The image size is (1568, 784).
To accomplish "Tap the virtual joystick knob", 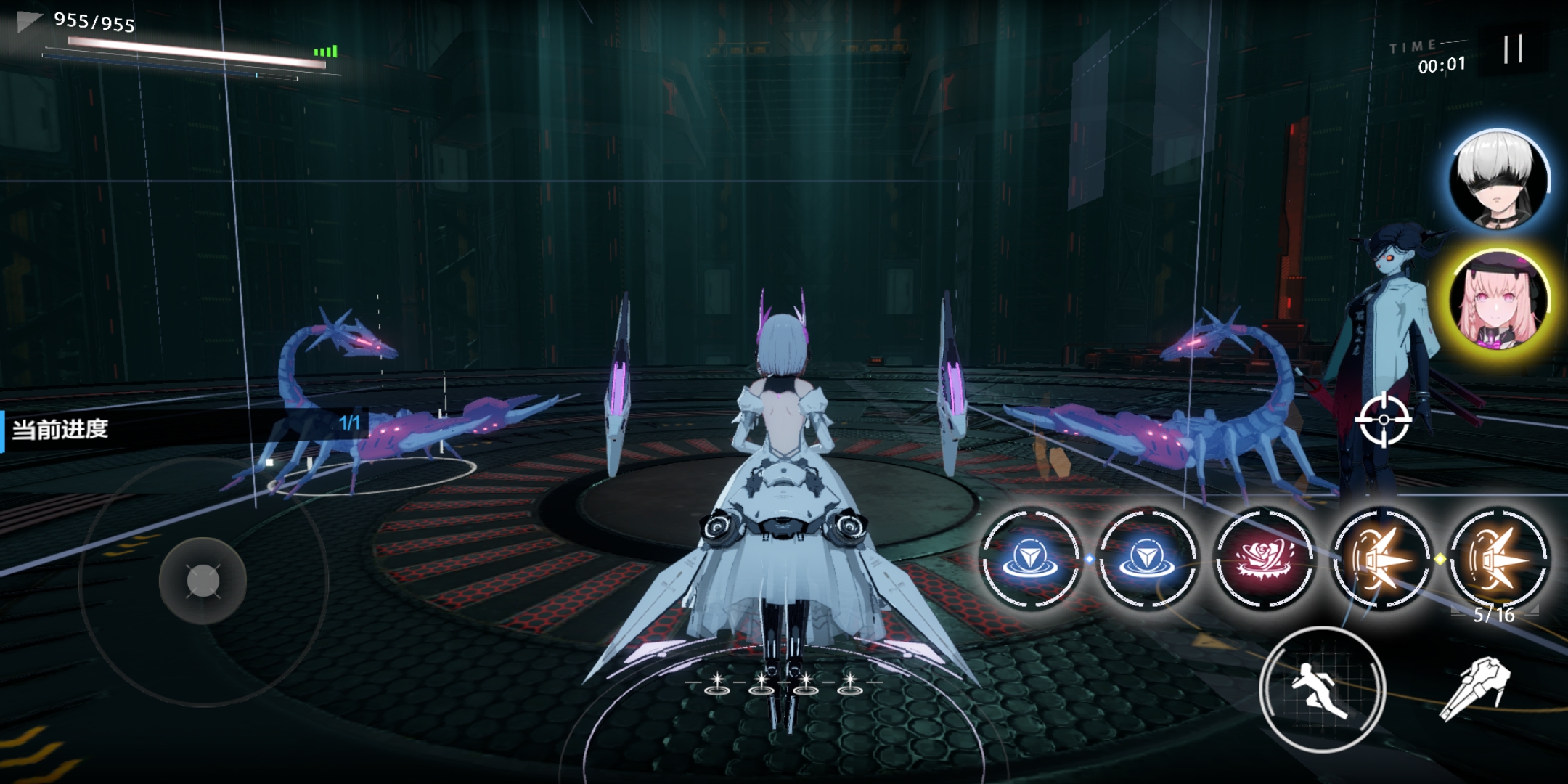I will tap(203, 580).
